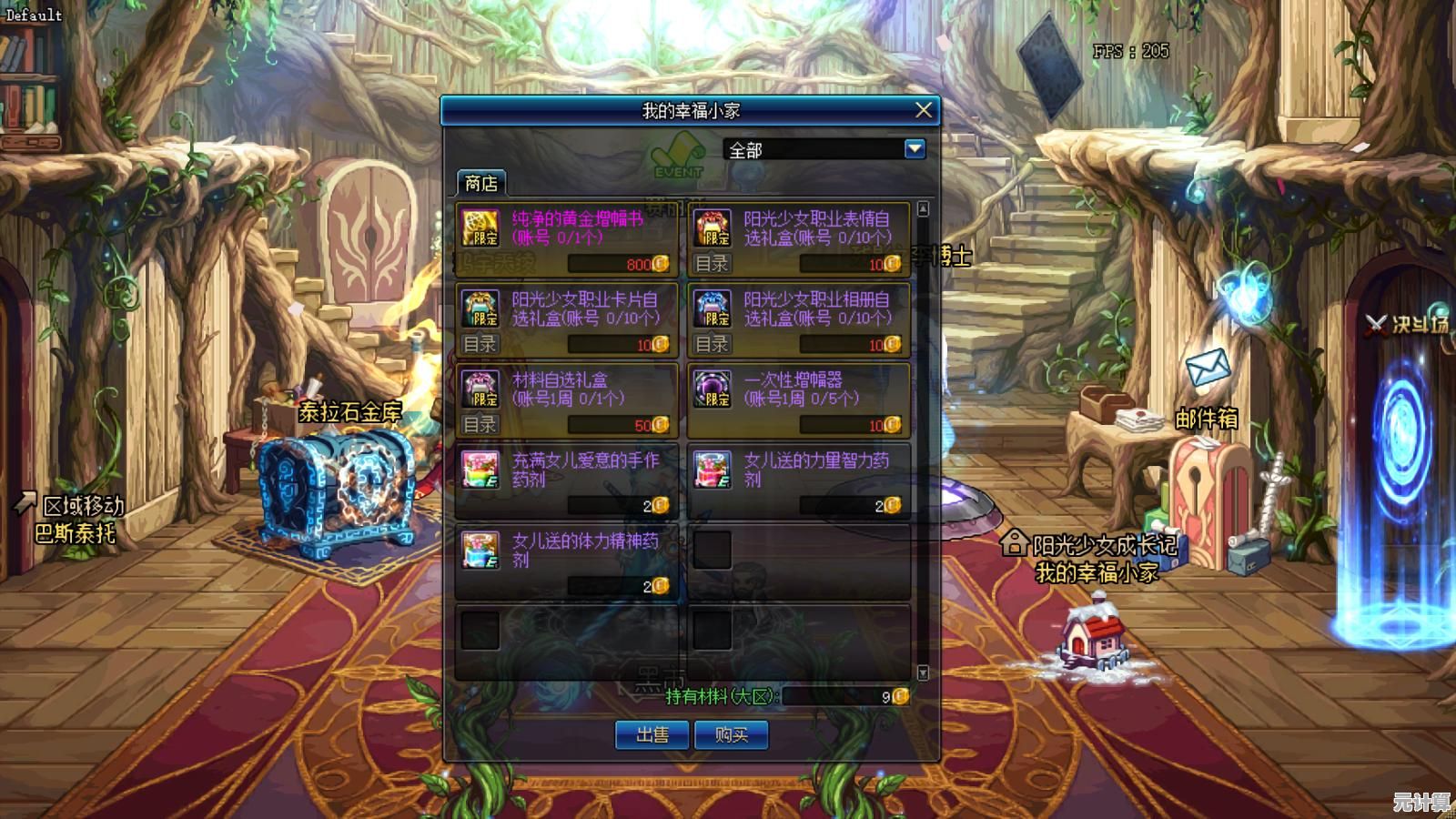Open 目录 for the 材料自选礼盒

point(480,424)
